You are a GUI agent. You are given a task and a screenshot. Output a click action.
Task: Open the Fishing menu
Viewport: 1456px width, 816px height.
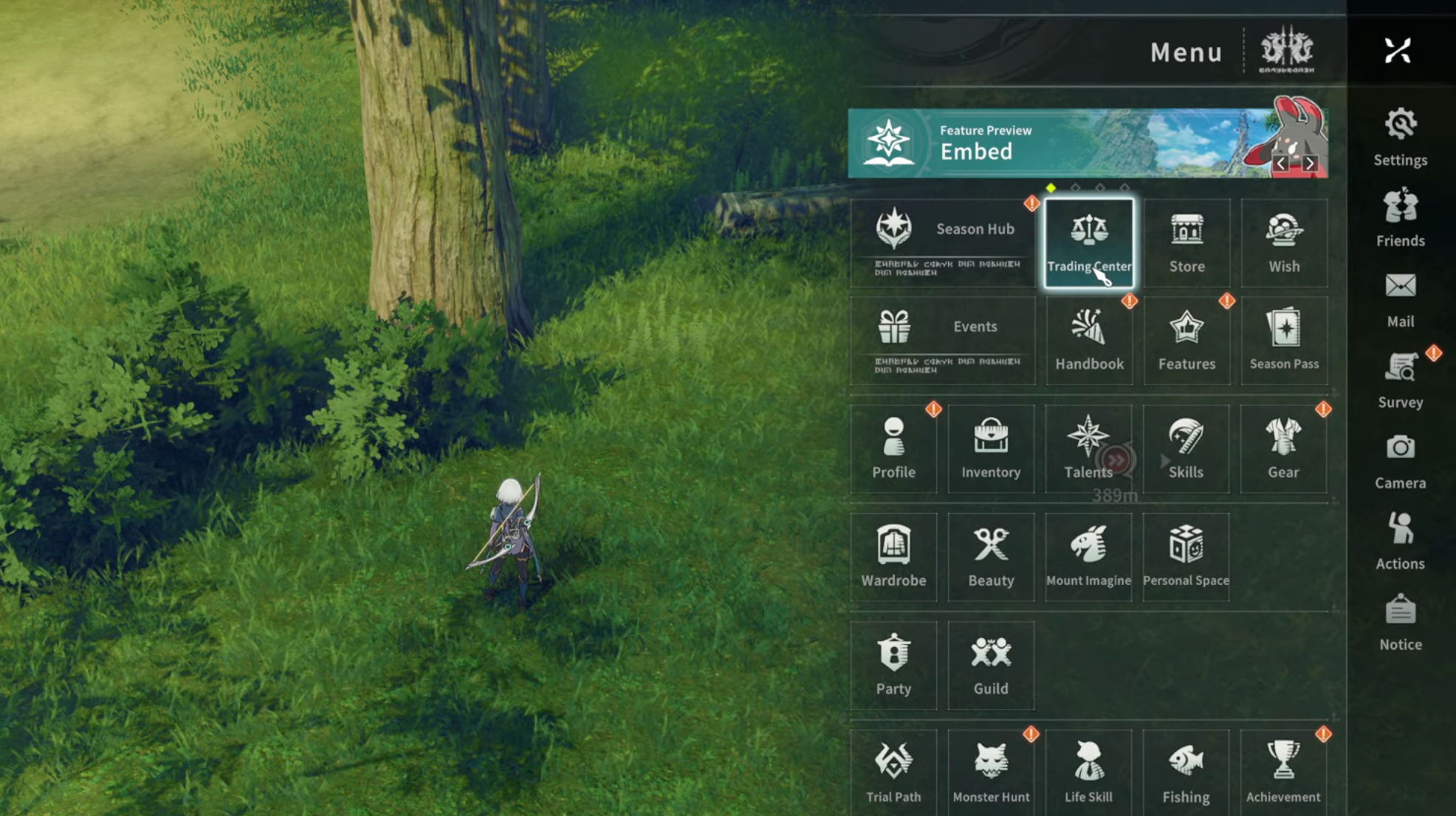[x=1186, y=772]
